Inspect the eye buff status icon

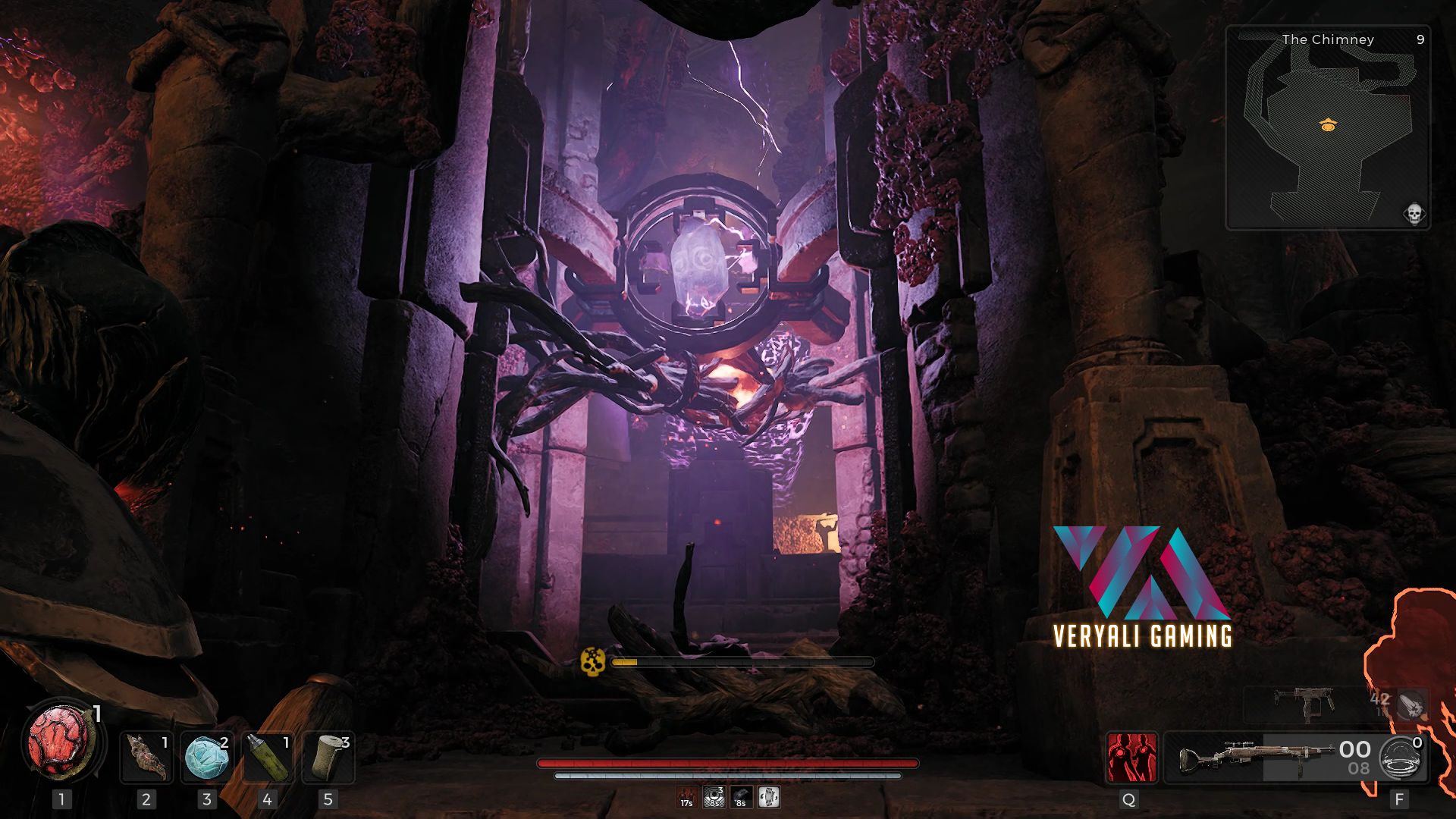click(714, 797)
